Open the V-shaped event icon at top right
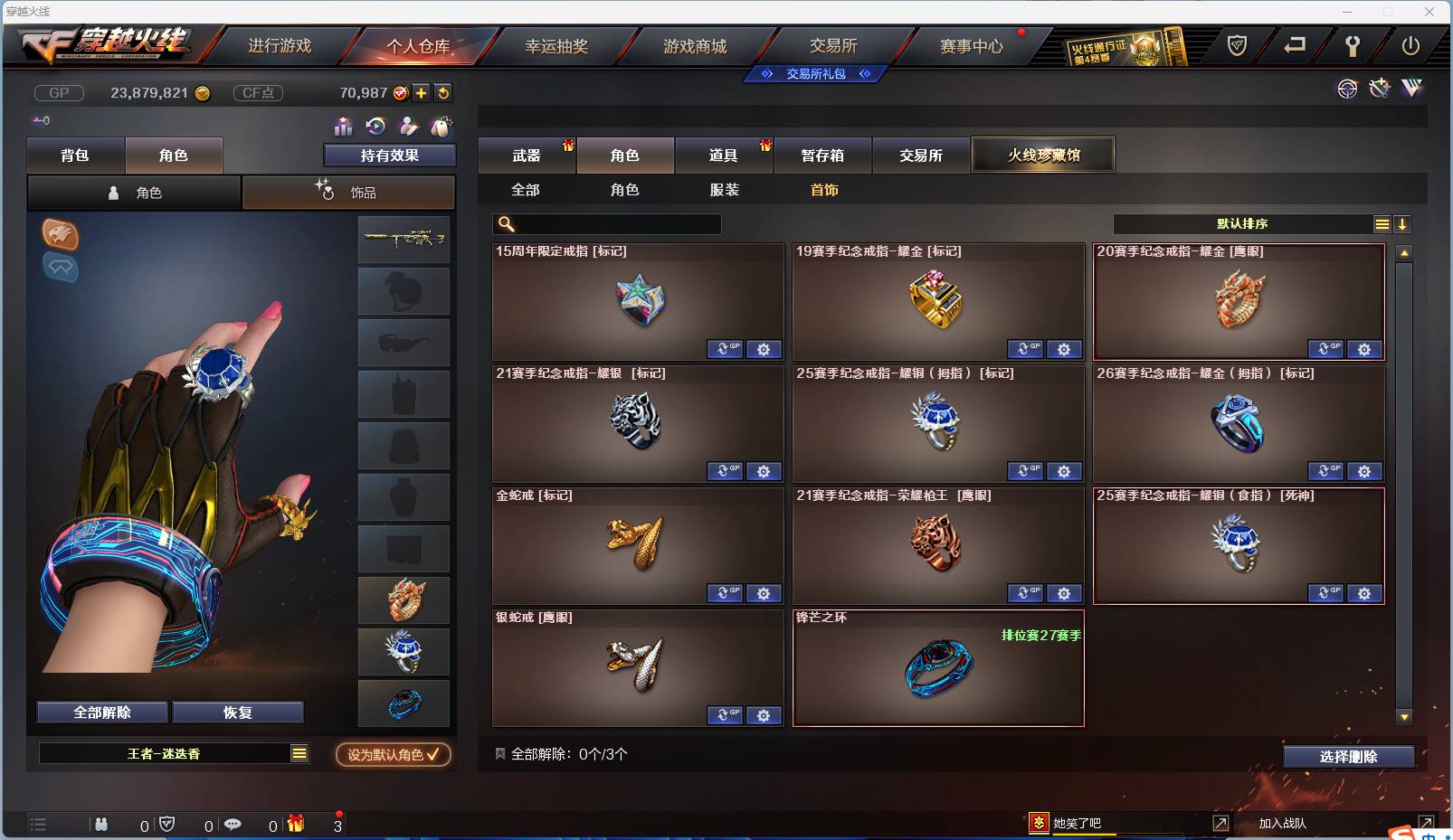 coord(1410,90)
